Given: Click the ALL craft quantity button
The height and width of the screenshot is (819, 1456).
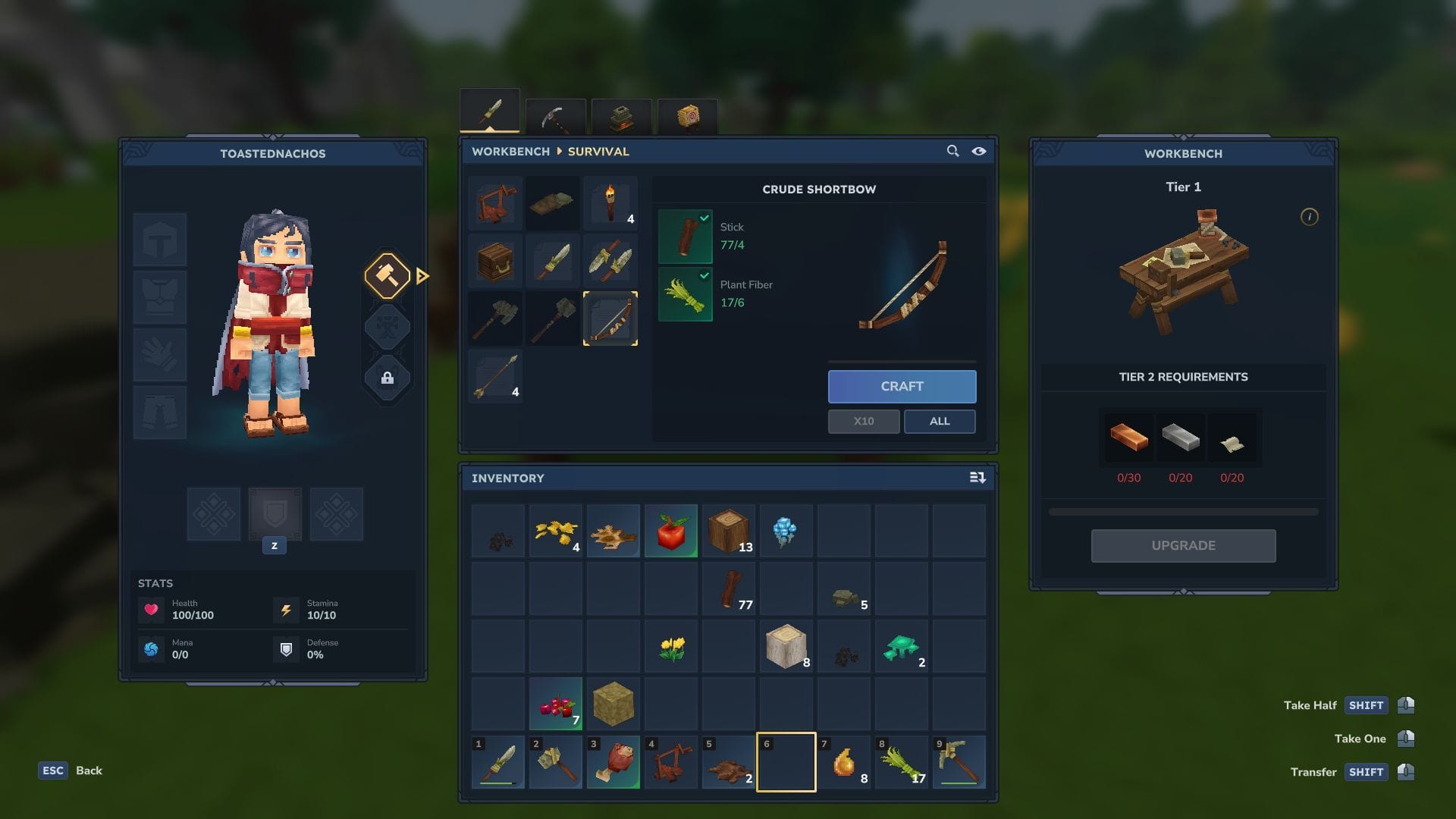Looking at the screenshot, I should click(940, 421).
